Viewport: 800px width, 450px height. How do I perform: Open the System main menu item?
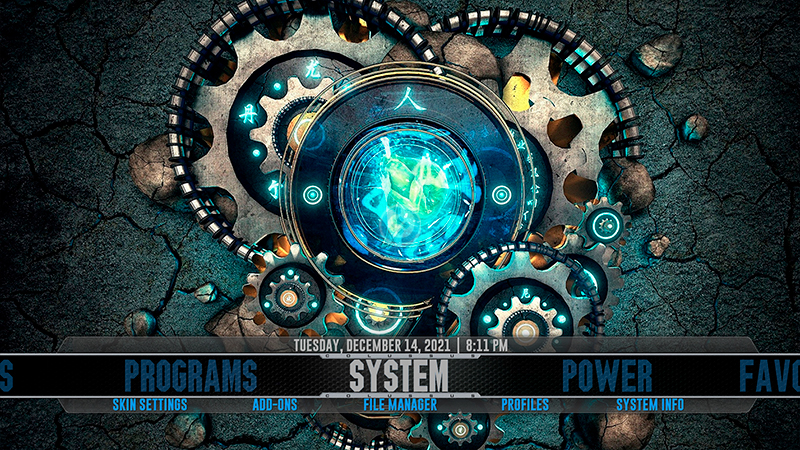click(399, 375)
